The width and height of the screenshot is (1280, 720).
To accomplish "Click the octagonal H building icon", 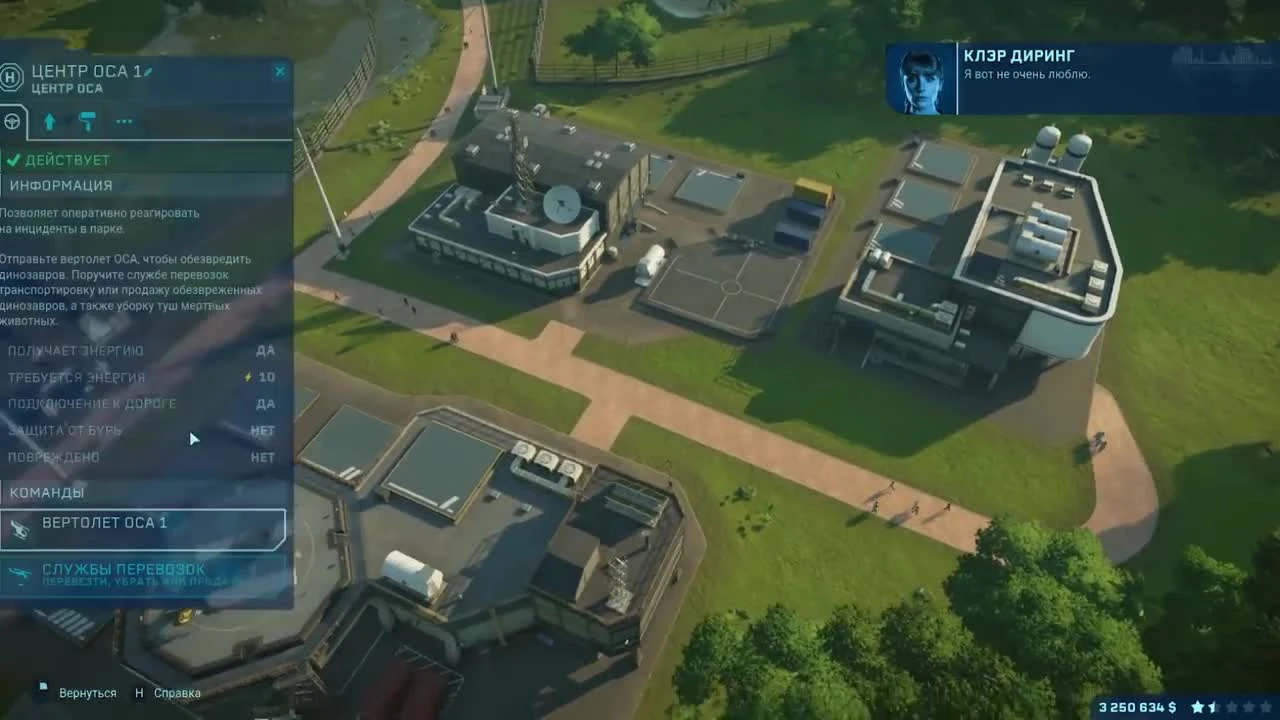I will tap(13, 77).
